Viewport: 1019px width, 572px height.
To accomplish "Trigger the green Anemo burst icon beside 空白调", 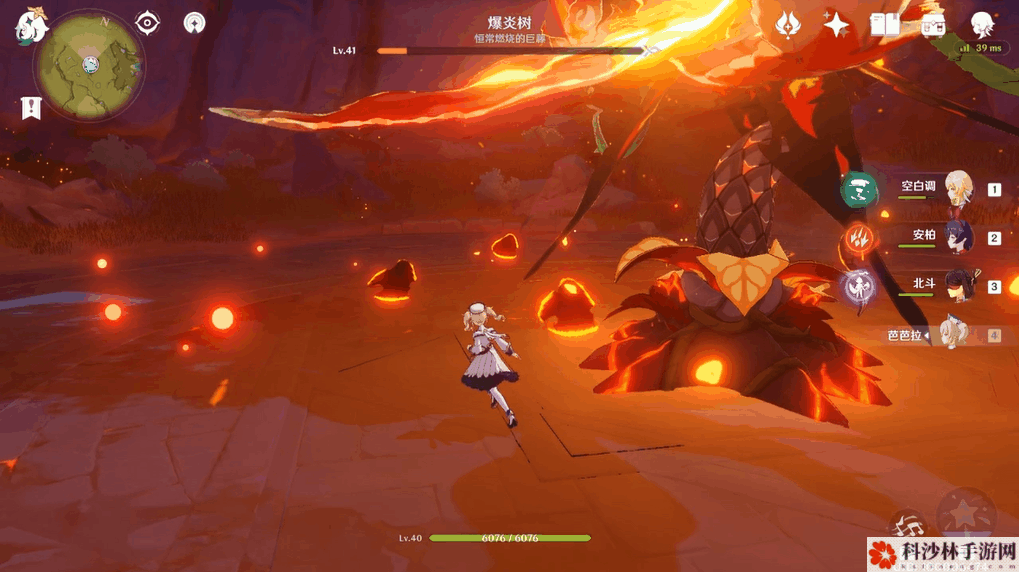I will point(859,190).
